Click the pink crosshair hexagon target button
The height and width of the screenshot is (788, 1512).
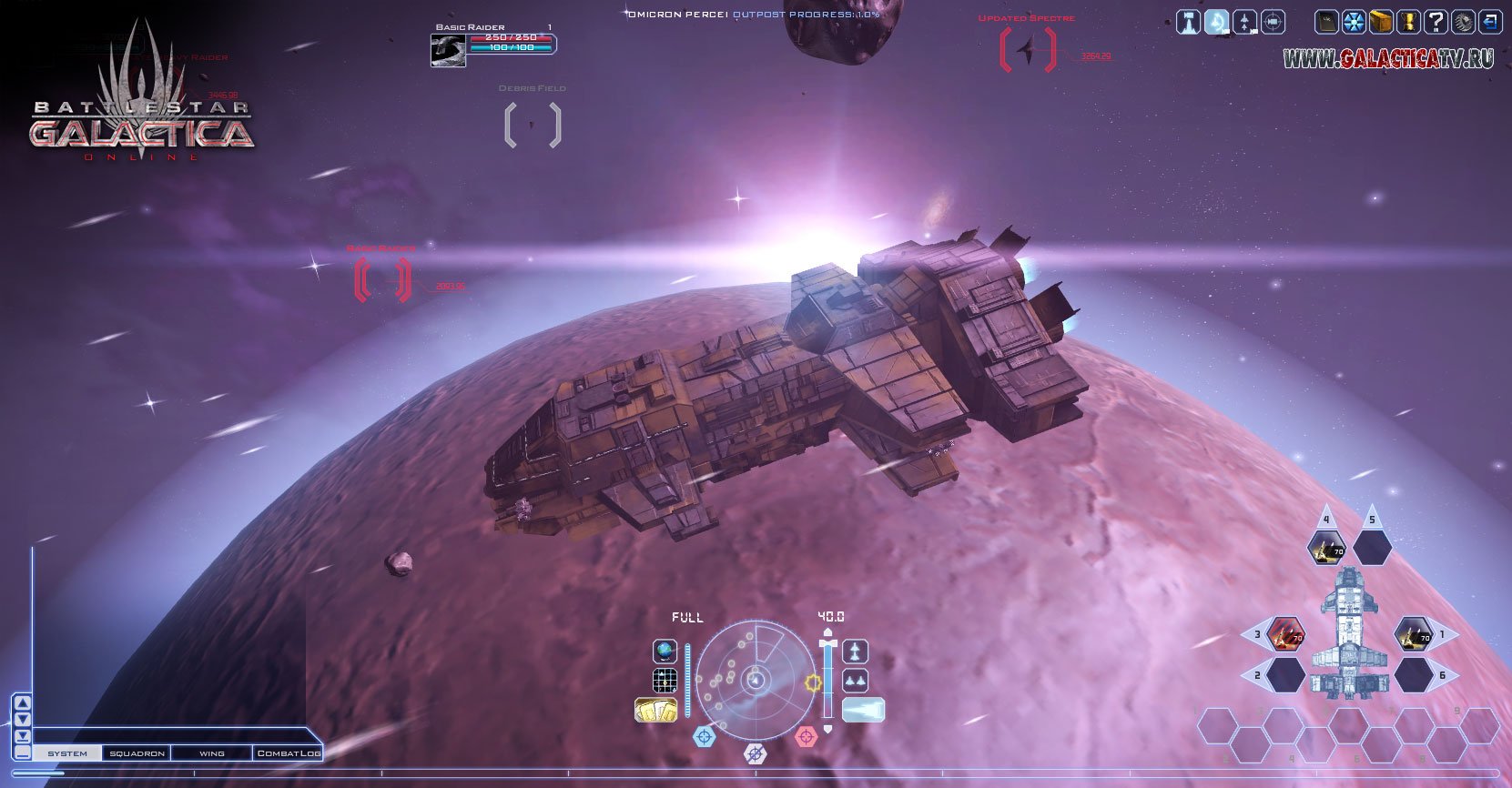point(806,736)
